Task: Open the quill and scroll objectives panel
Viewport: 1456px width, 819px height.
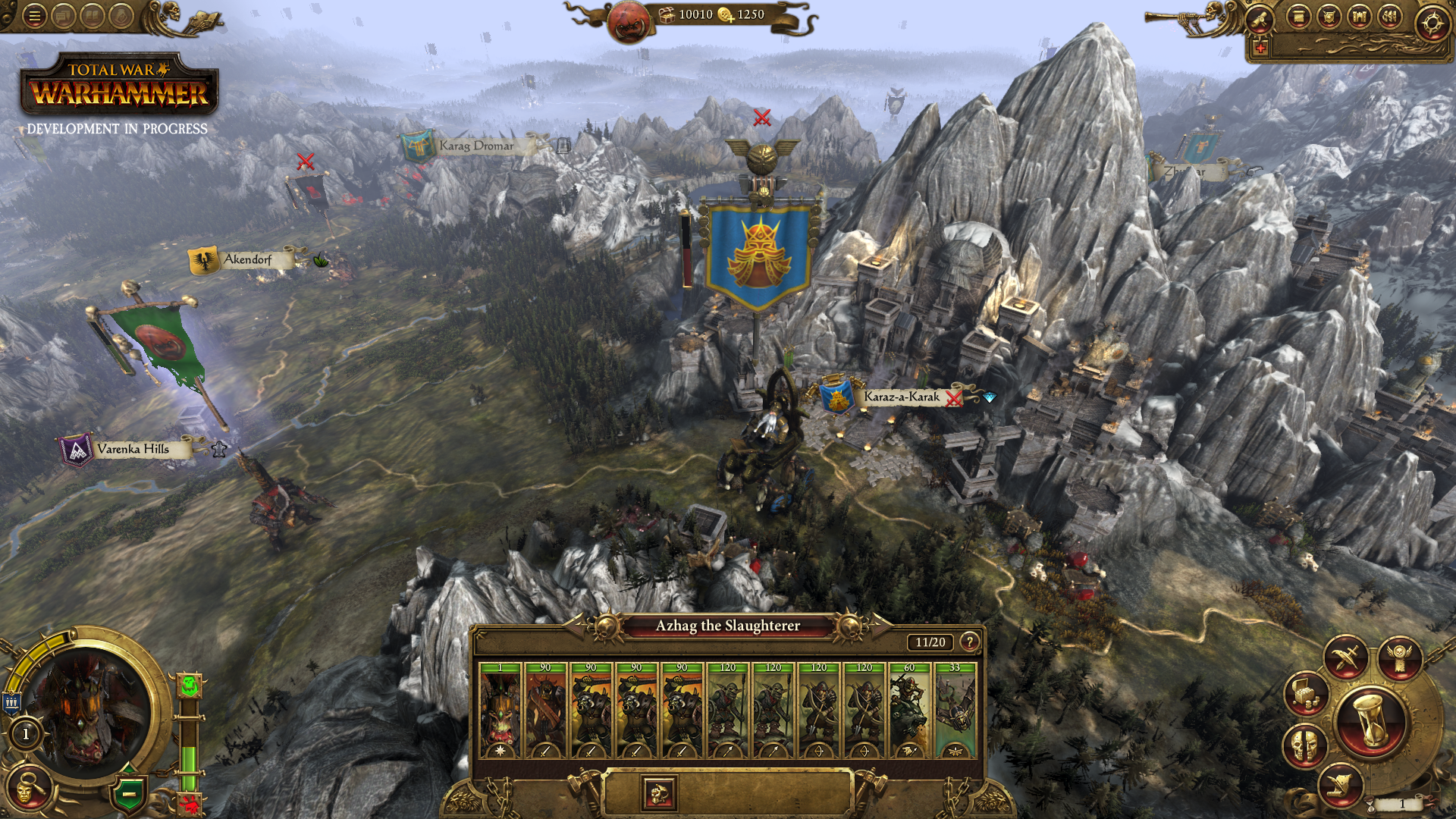Action: pyautogui.click(x=1340, y=785)
